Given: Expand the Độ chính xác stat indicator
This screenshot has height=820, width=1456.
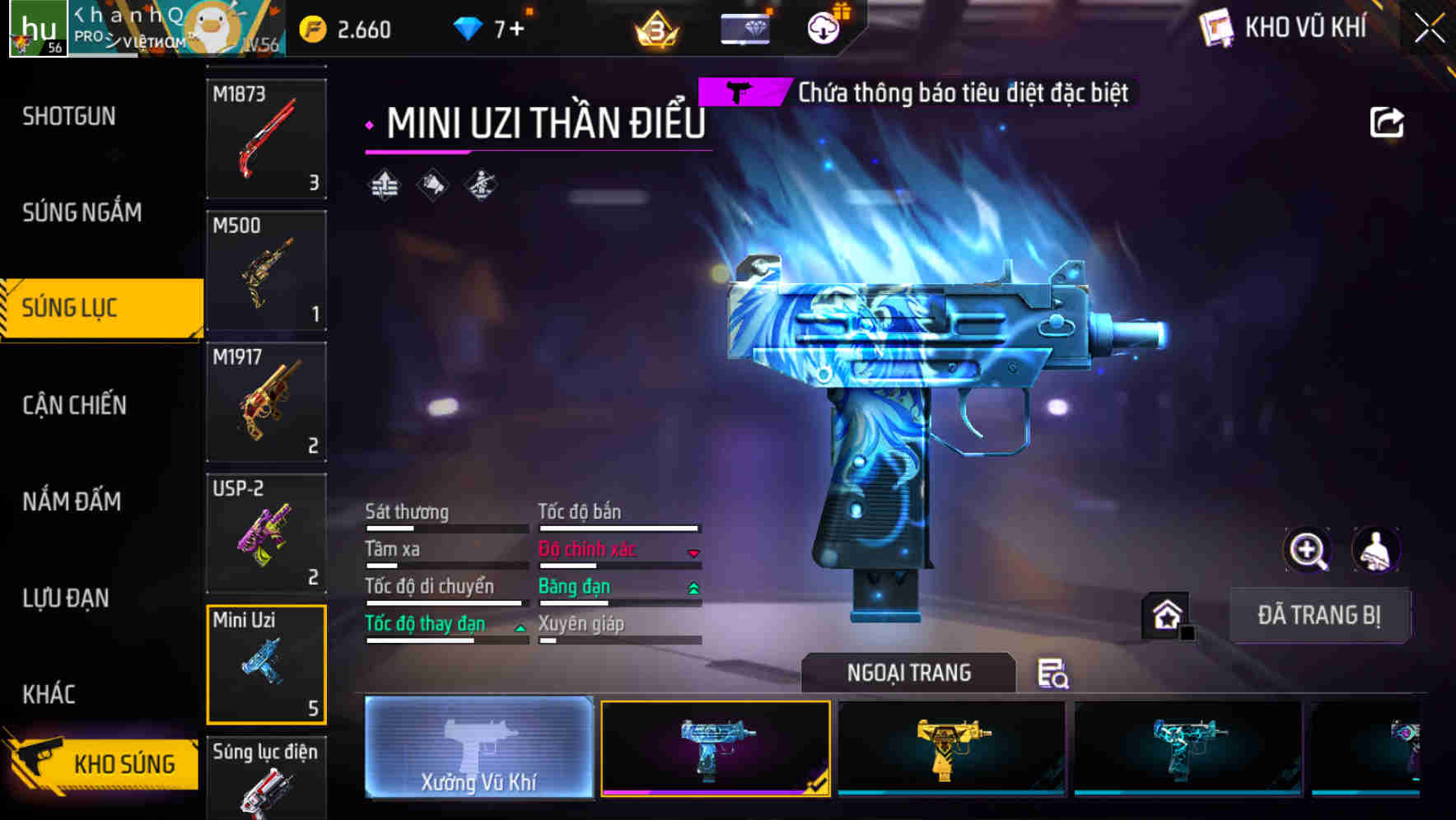Looking at the screenshot, I should pyautogui.click(x=693, y=553).
